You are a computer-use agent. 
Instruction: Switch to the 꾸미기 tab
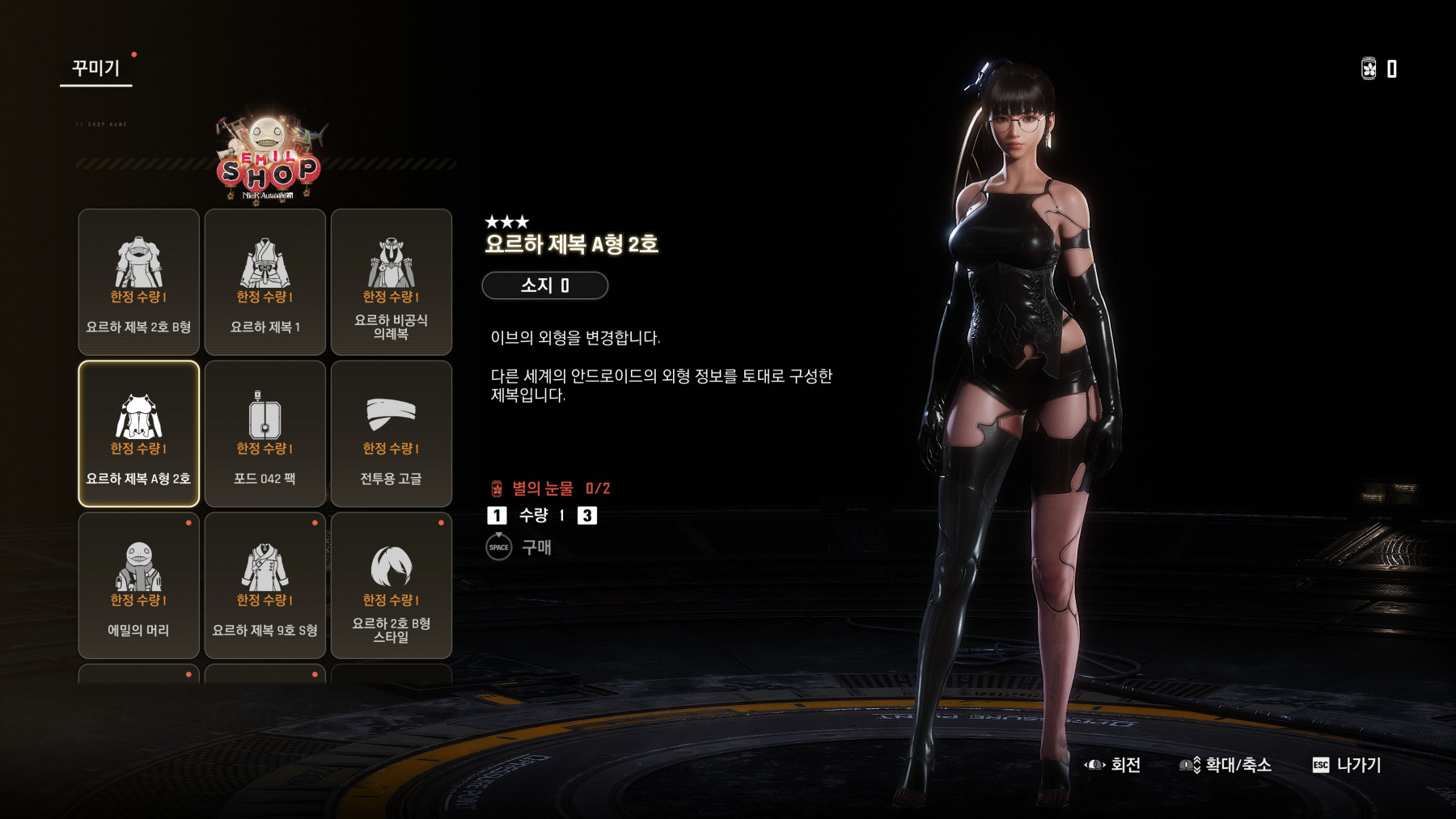[x=95, y=68]
